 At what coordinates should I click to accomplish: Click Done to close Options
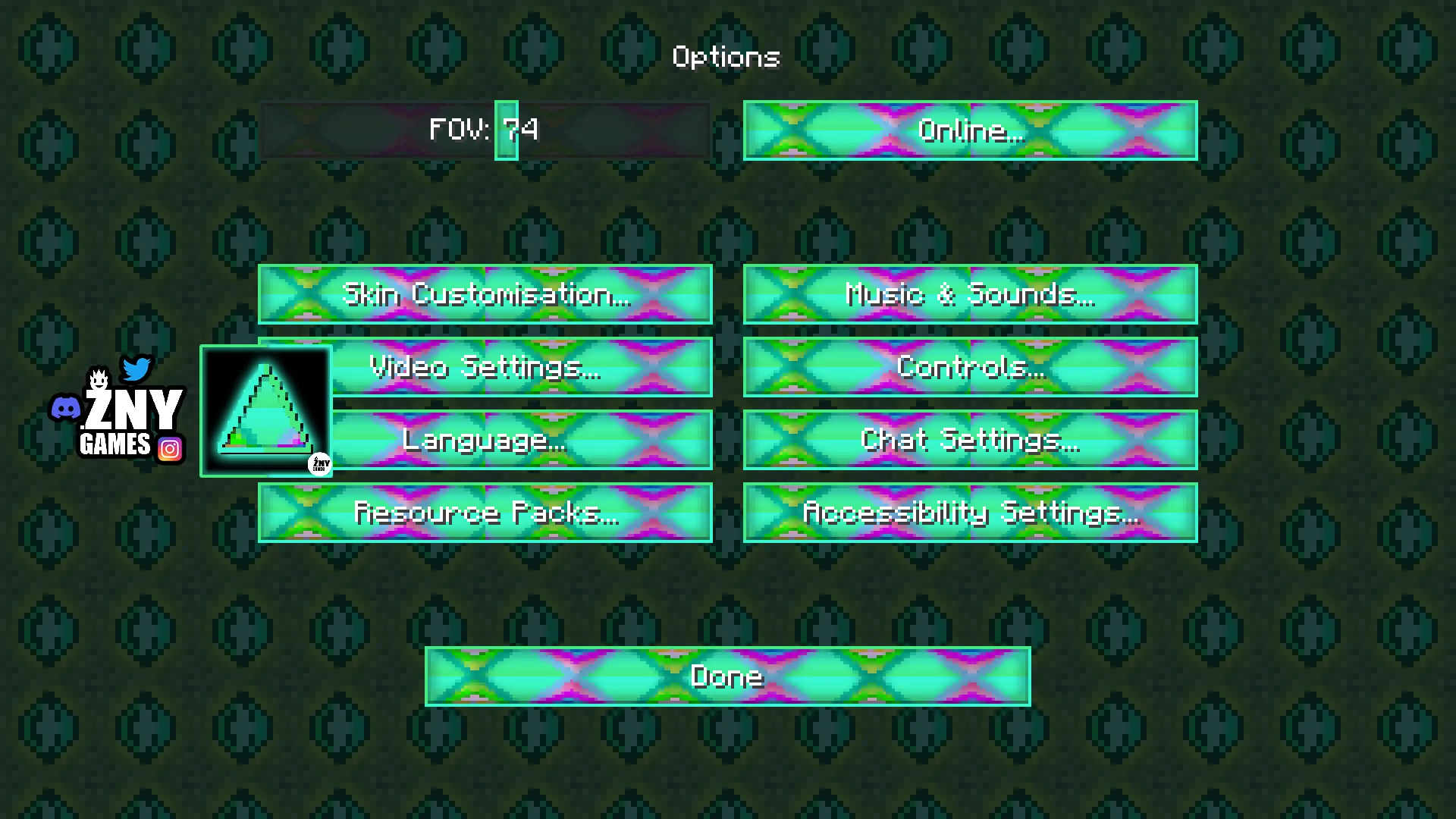tap(727, 676)
